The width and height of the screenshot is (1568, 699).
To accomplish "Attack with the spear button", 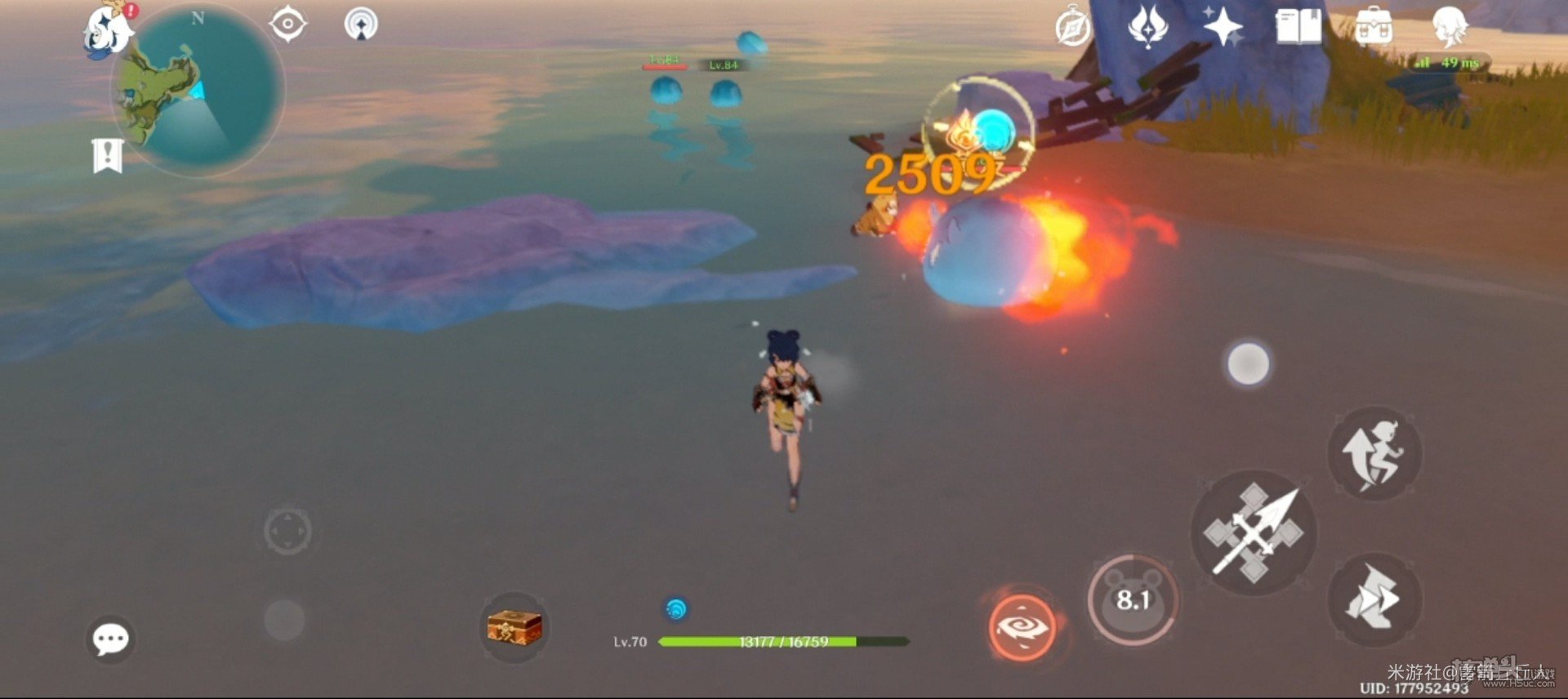I will (1253, 532).
